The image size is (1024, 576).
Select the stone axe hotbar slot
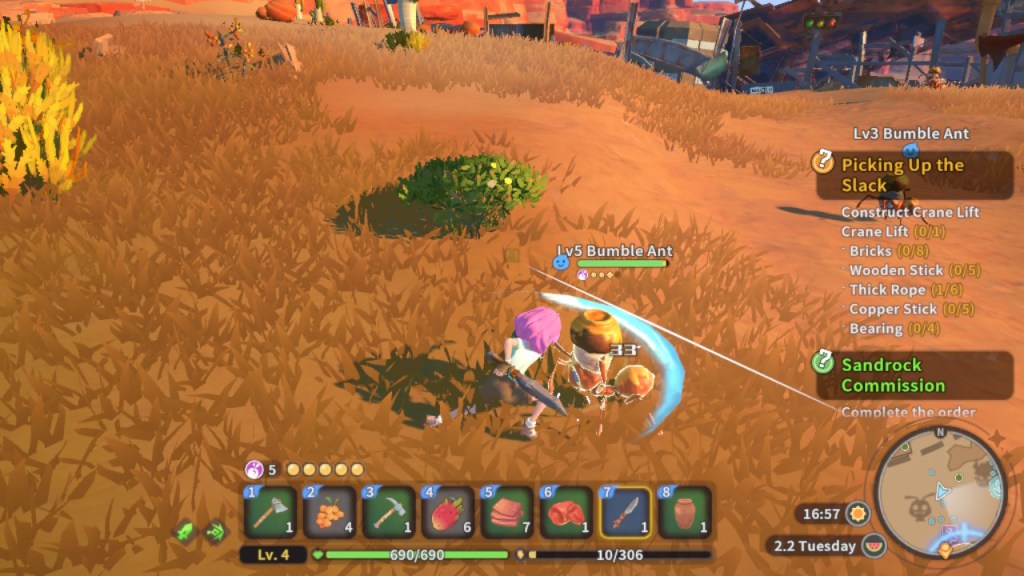pyautogui.click(x=270, y=512)
